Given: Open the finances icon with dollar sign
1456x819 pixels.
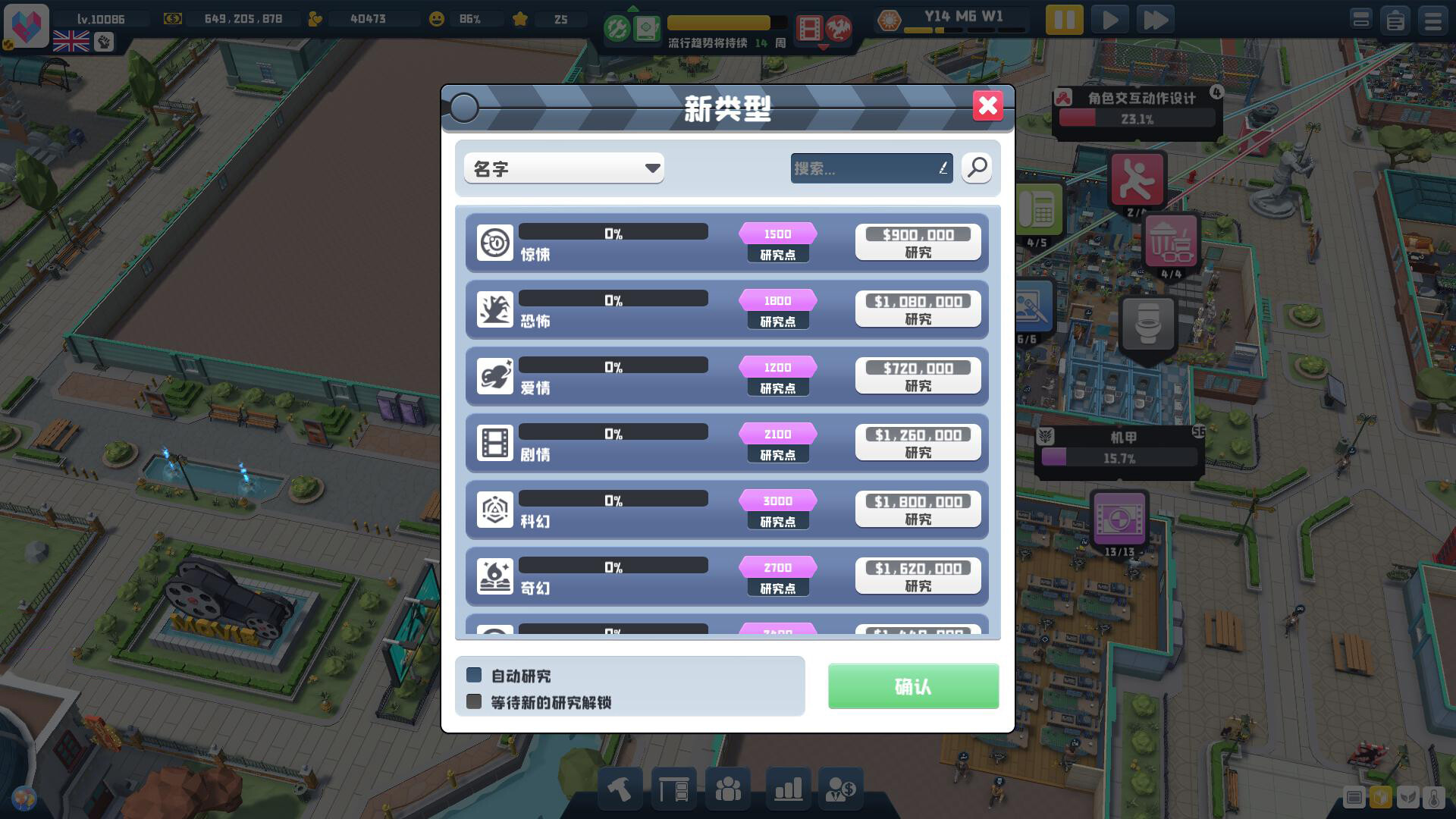Looking at the screenshot, I should 841,789.
